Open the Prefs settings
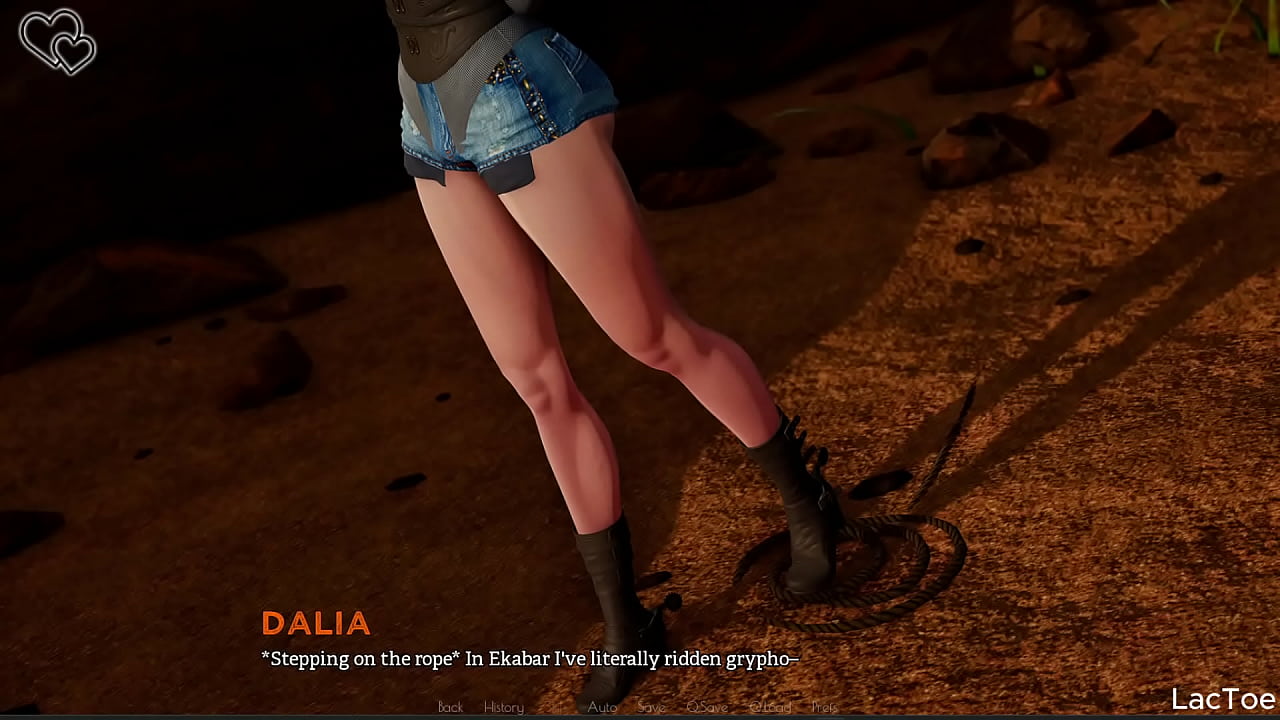Viewport: 1280px width, 720px height. point(824,707)
